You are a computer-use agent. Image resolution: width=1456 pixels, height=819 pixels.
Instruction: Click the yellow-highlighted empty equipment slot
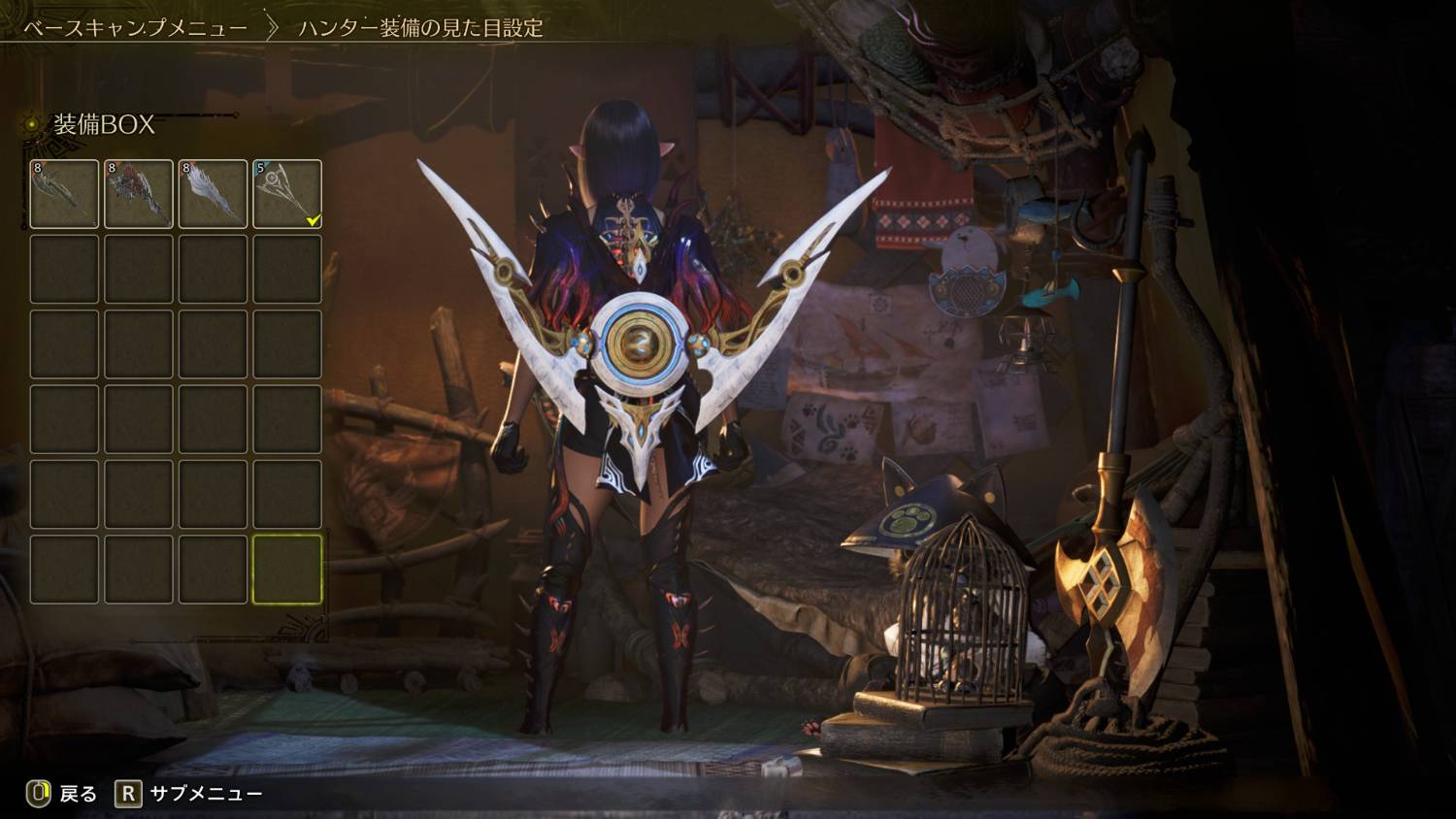pos(287,569)
